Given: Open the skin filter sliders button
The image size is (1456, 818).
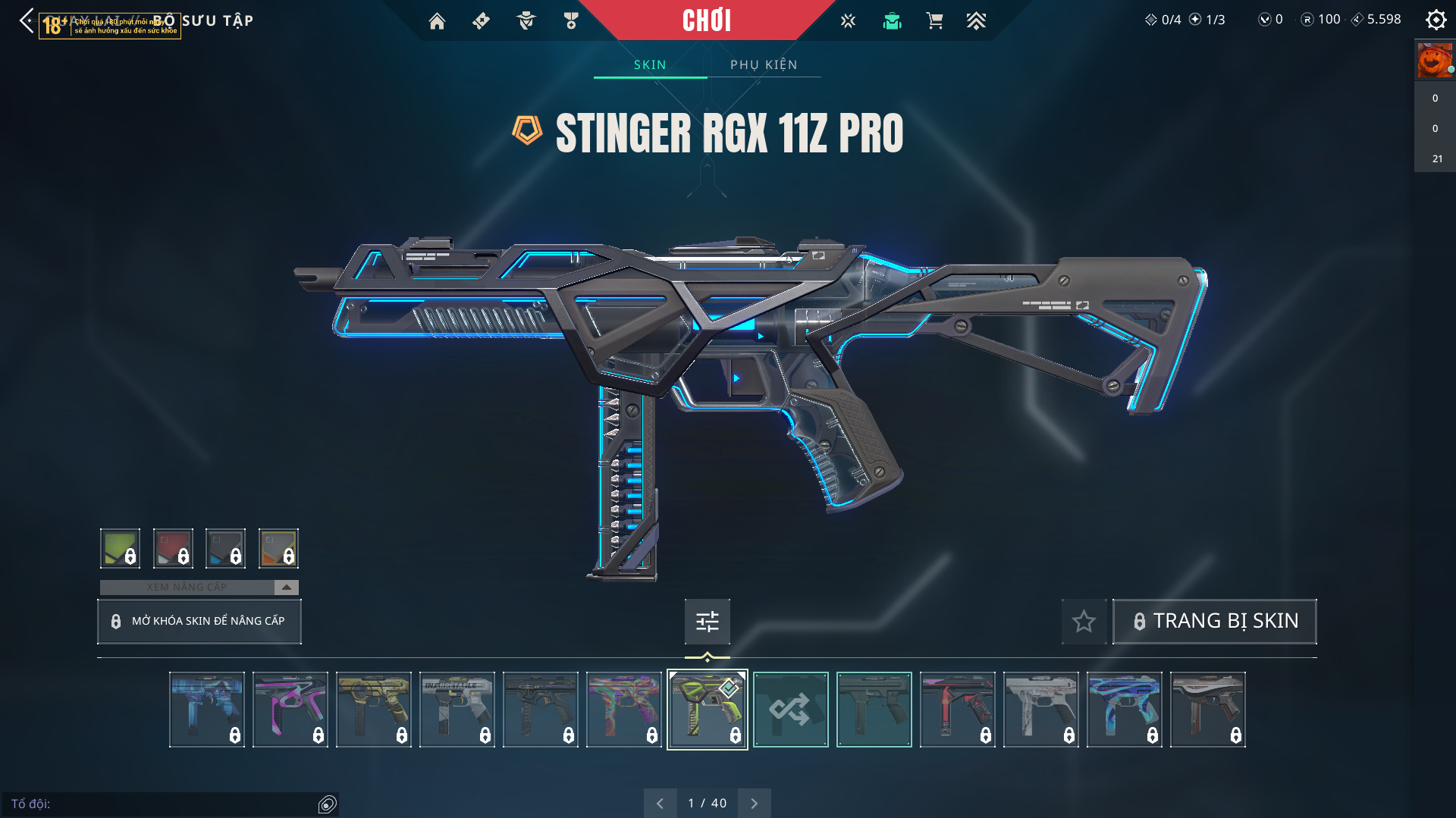Looking at the screenshot, I should tap(707, 622).
